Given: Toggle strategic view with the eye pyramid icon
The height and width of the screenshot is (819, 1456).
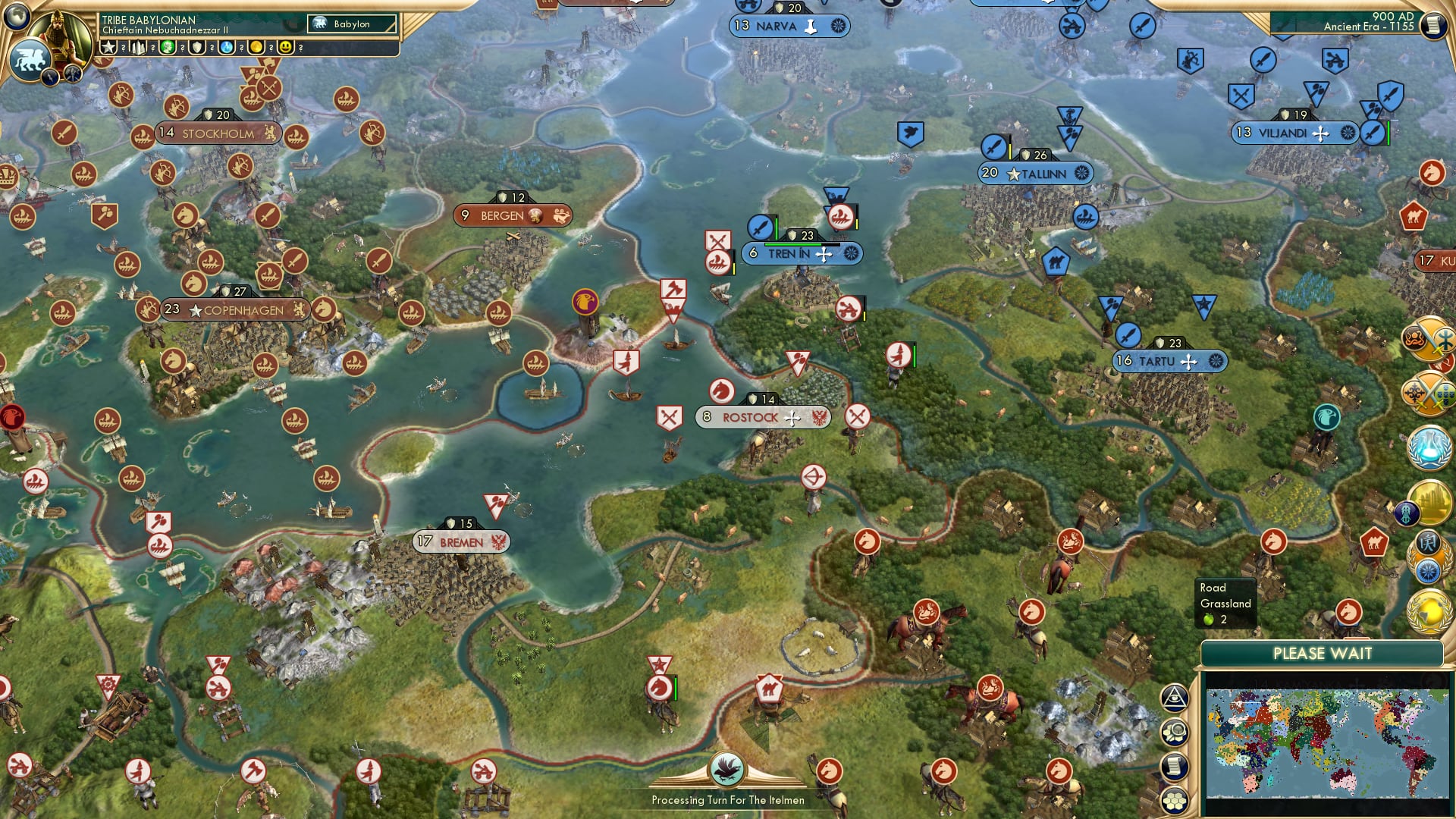Looking at the screenshot, I should point(1175,698).
